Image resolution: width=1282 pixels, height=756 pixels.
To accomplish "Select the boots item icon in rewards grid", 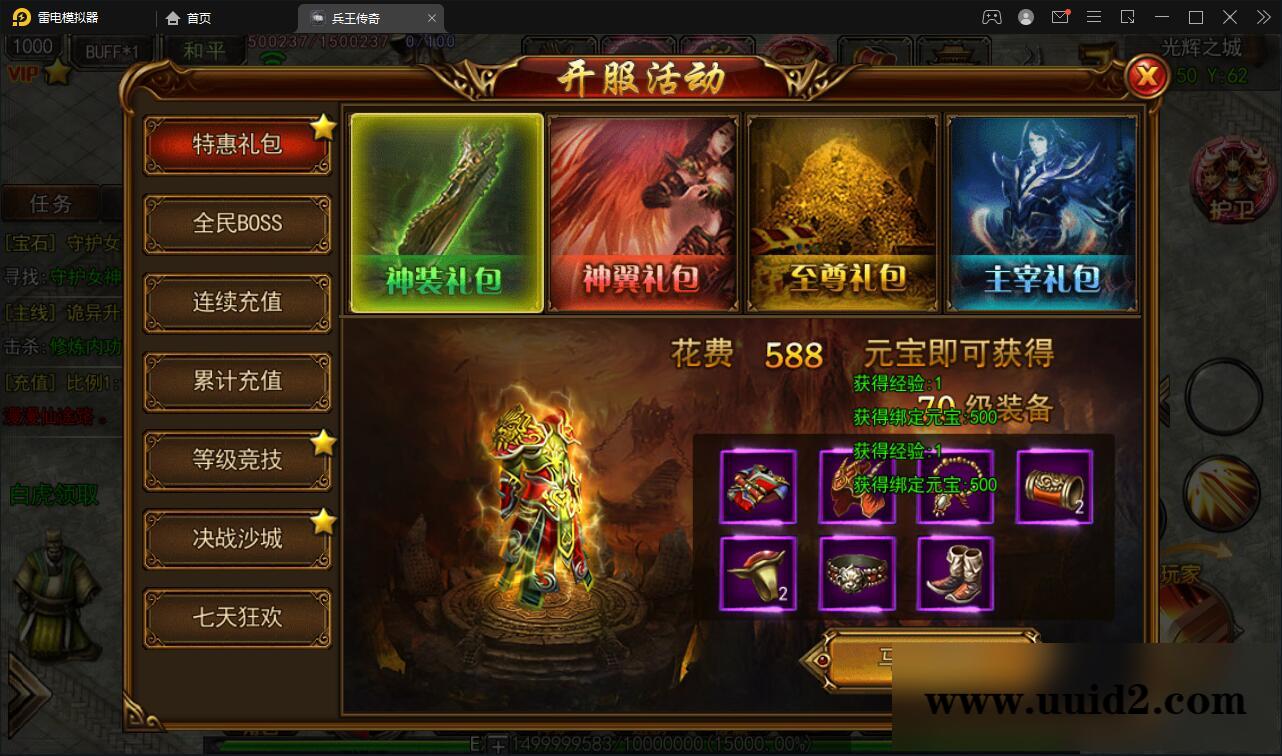I will tap(954, 573).
